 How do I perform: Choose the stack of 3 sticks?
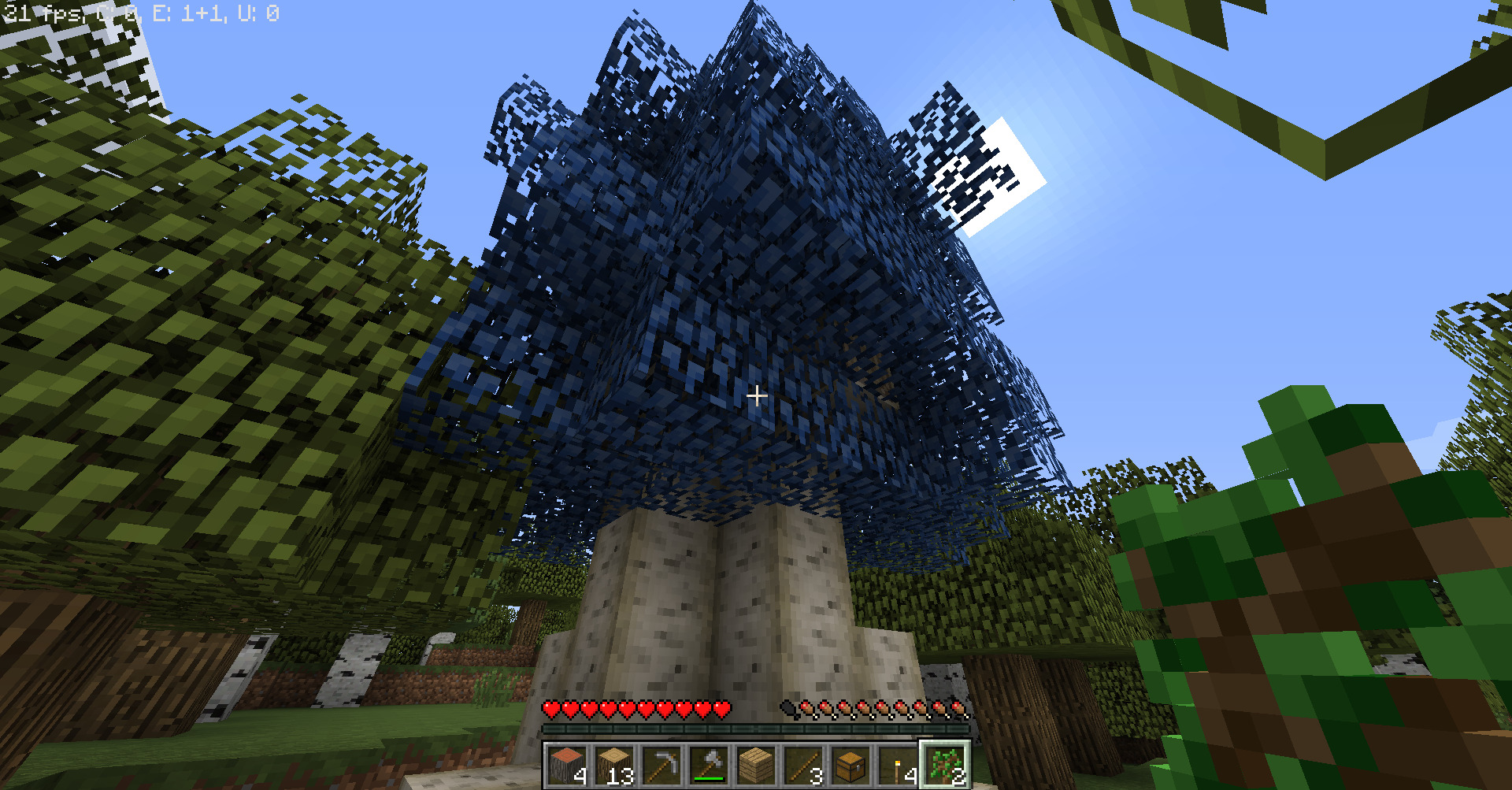802,766
